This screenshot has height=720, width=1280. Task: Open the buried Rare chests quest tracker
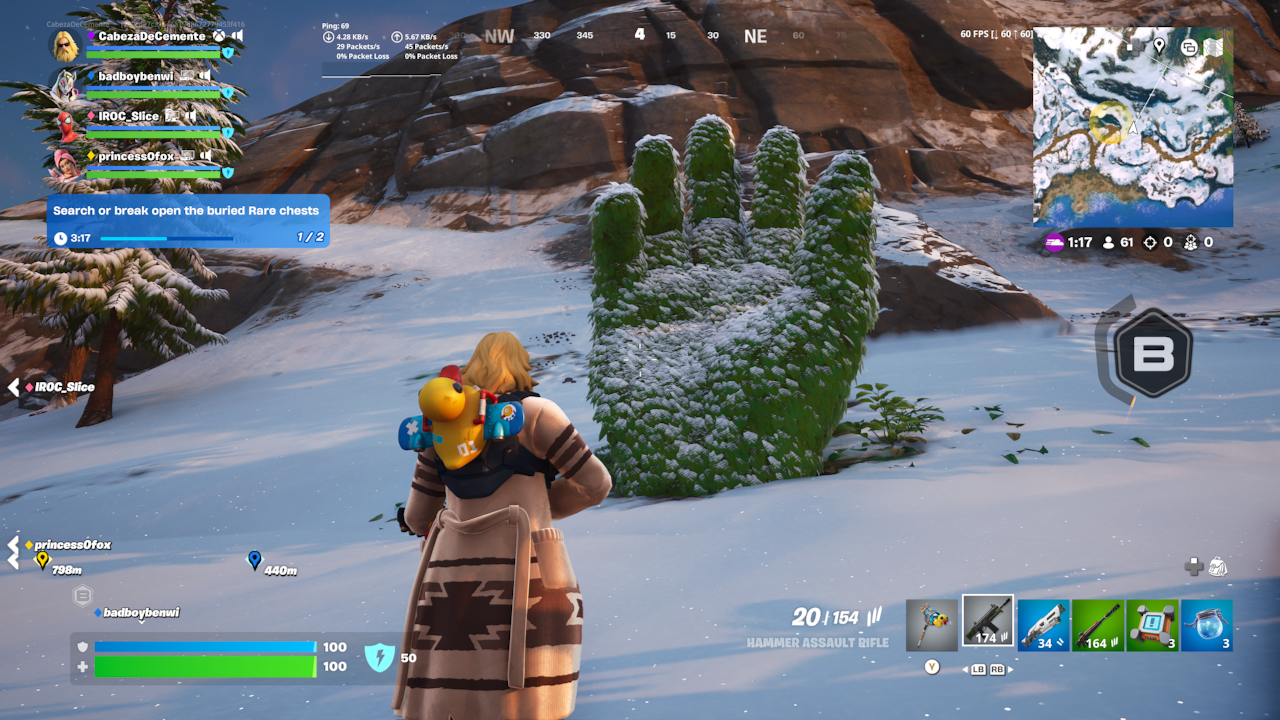[x=188, y=221]
